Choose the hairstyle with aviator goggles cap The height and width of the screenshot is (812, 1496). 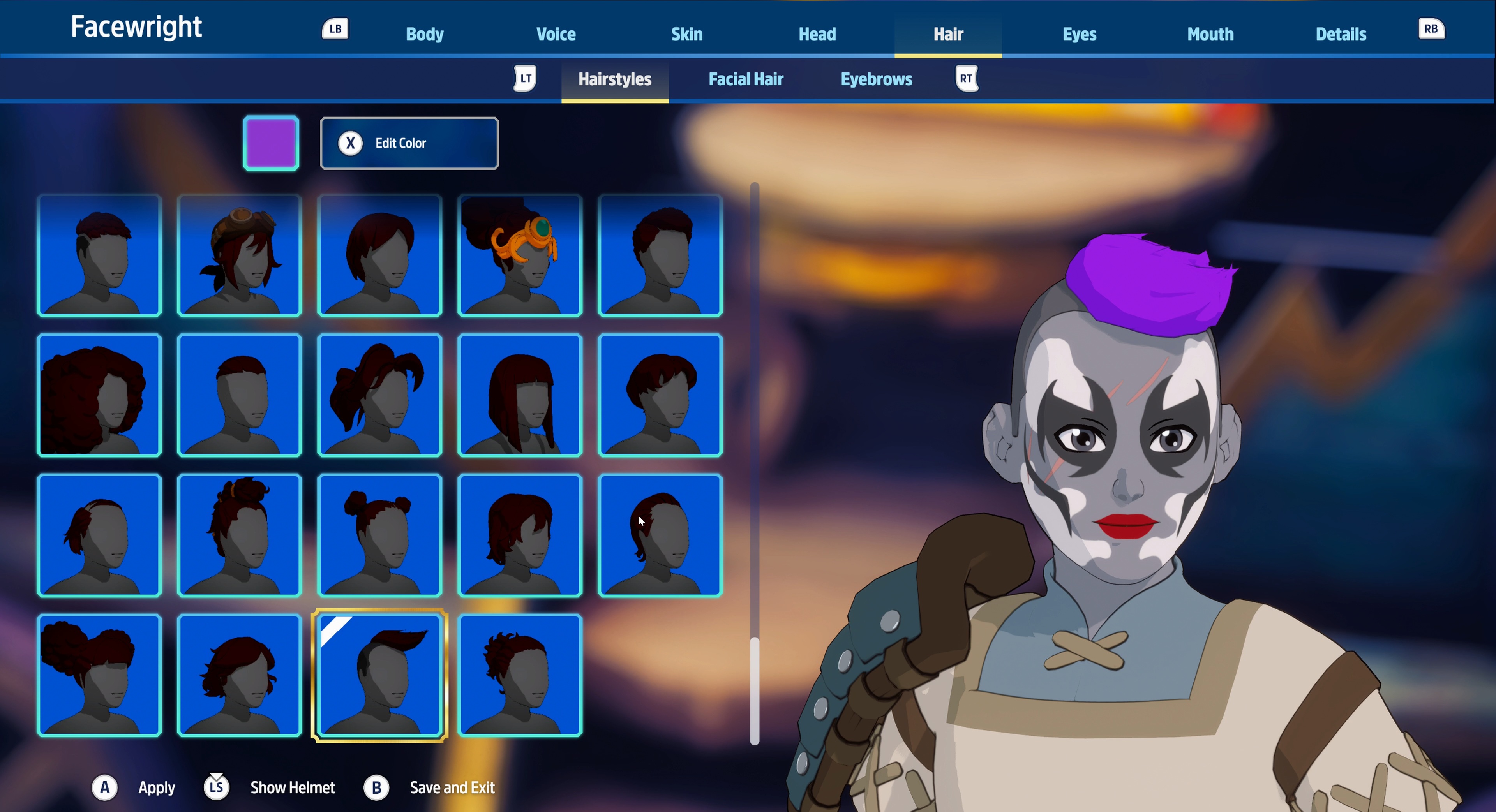(x=239, y=255)
